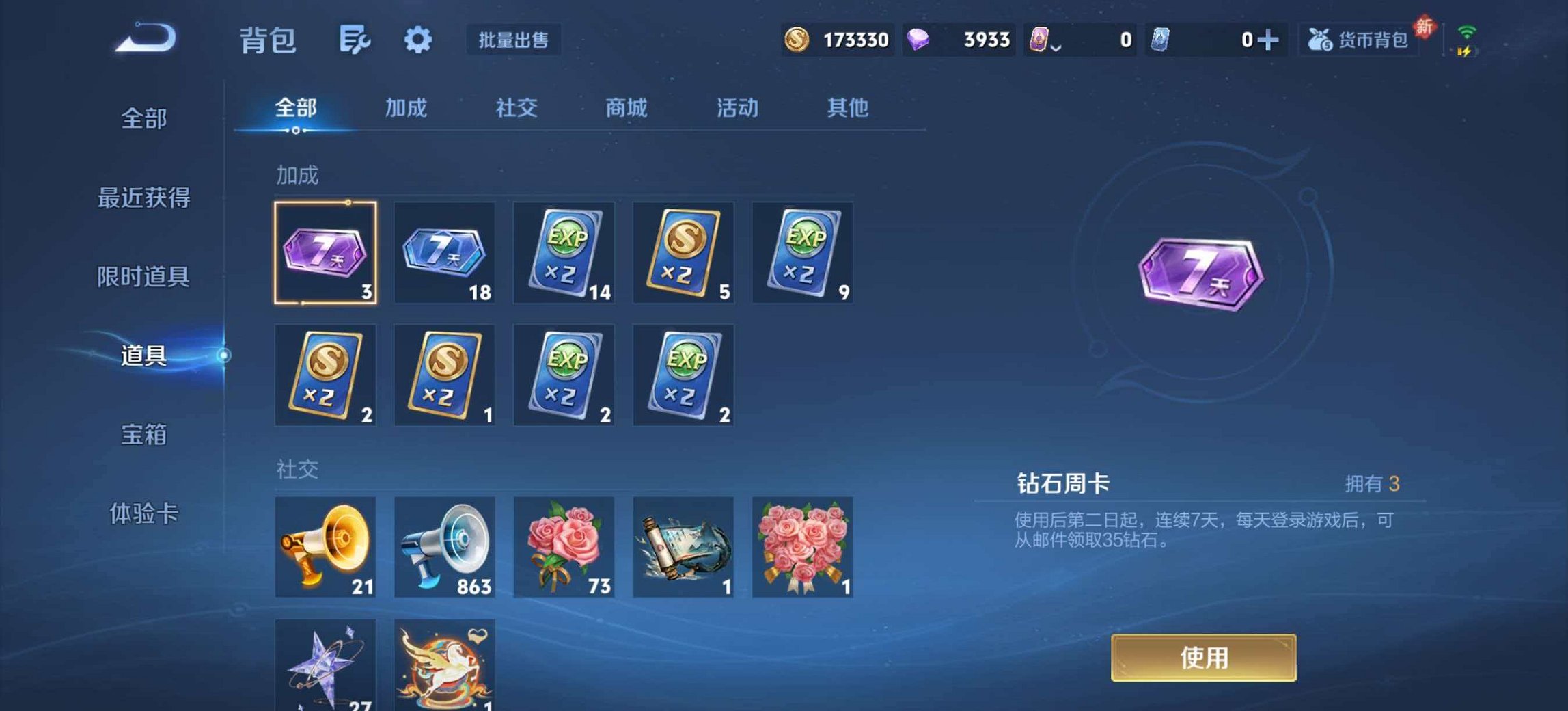1568x711 pixels.
Task: Click the gold coin currency icon
Action: point(799,41)
